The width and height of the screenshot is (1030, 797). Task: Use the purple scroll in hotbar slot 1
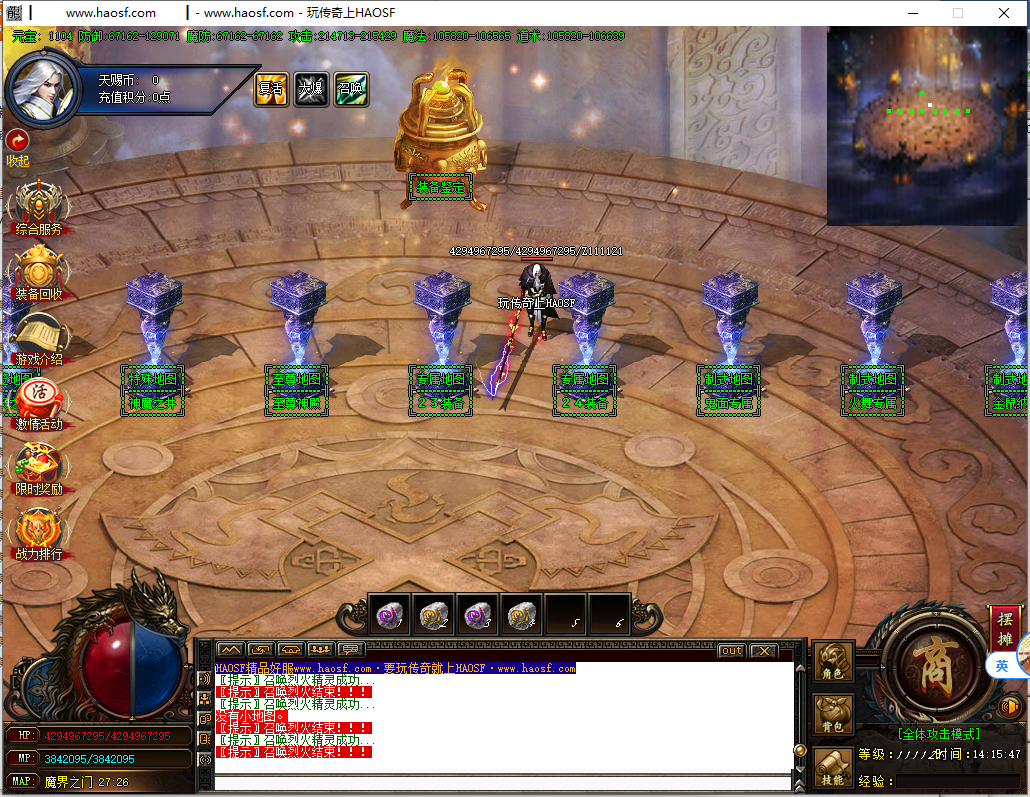[389, 616]
